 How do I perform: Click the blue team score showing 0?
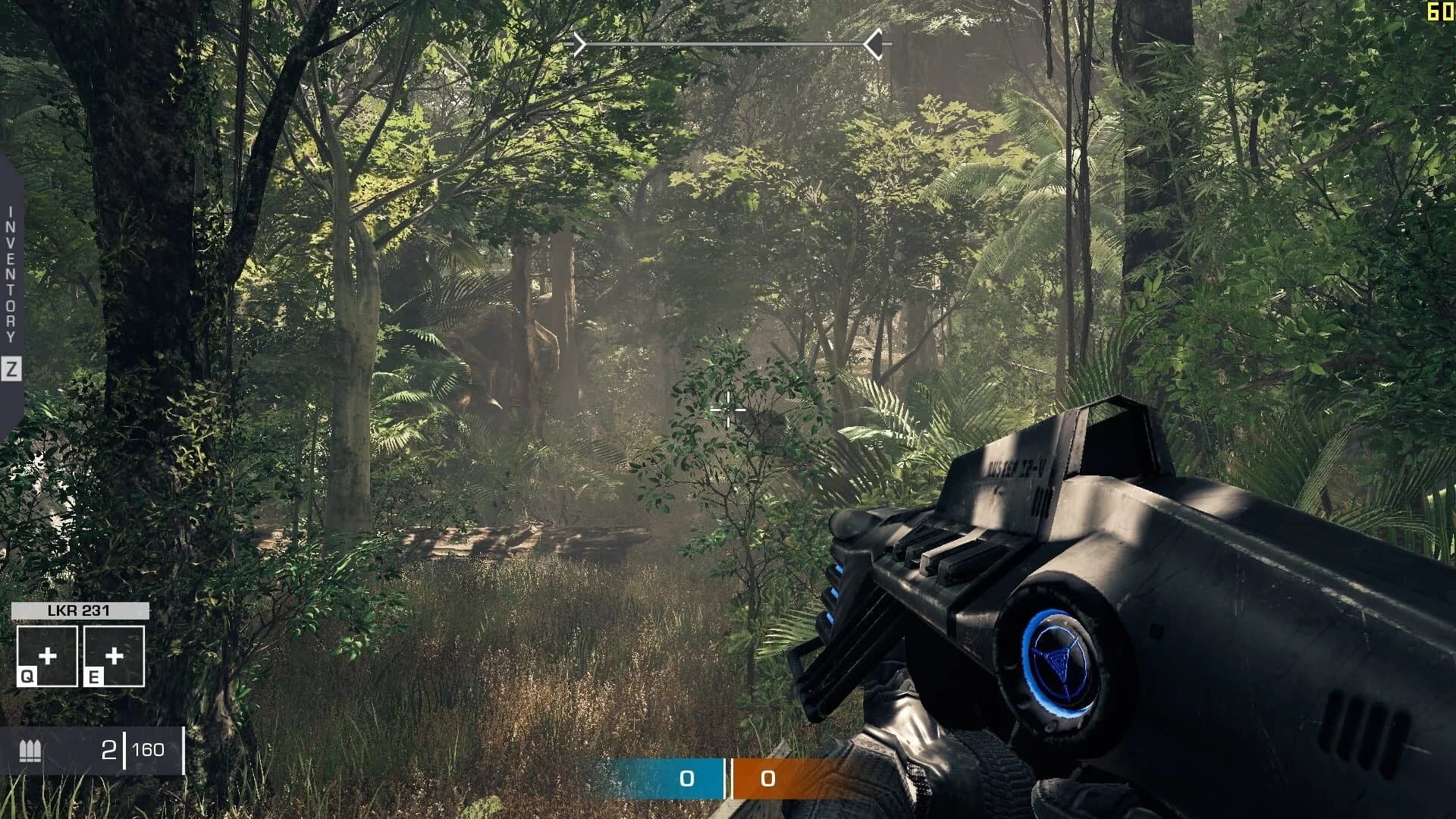(686, 777)
